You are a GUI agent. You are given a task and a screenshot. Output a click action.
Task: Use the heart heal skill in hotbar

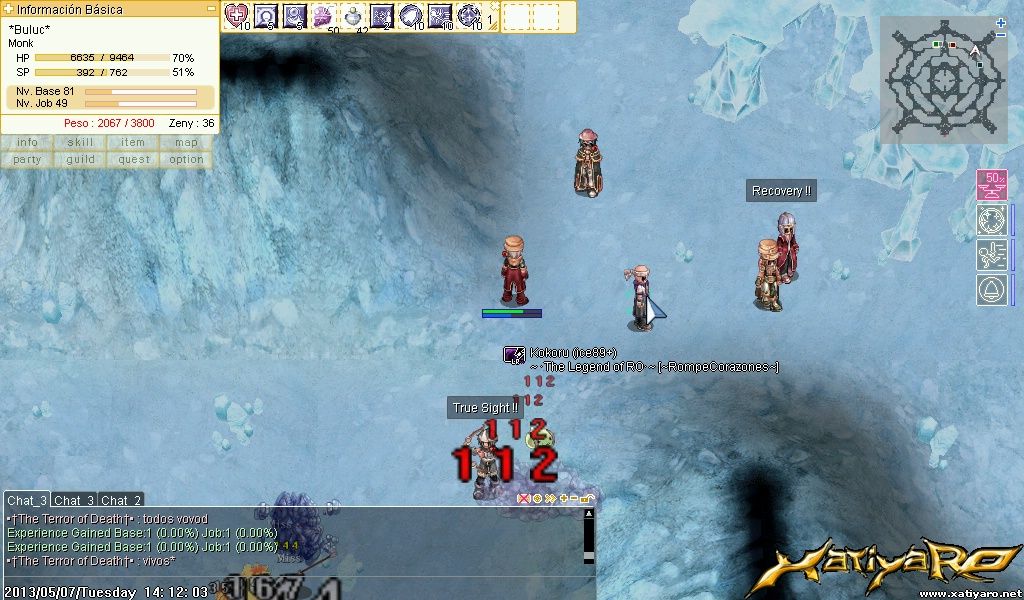236,15
